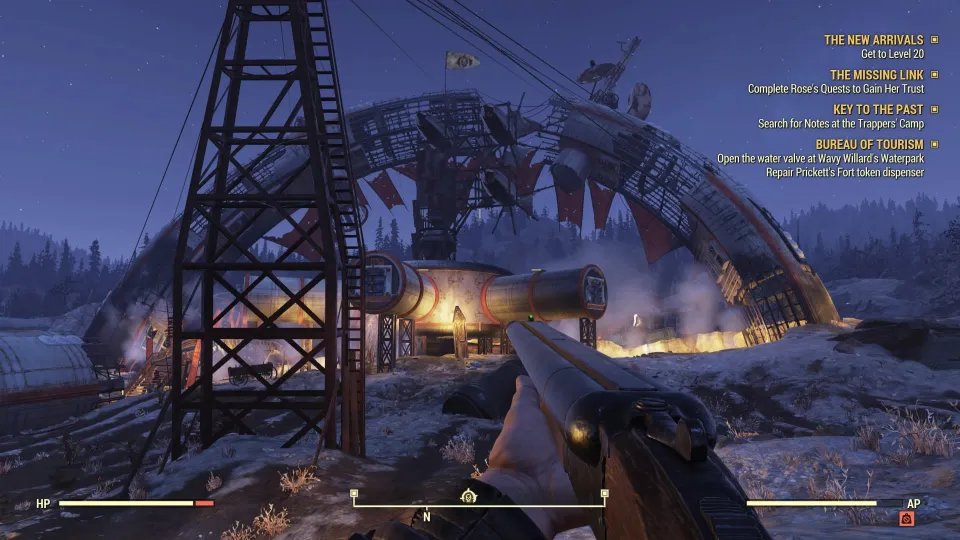Viewport: 960px width, 540px height.
Task: Select The New Arrivals quest tracker entry
Action: 873,40
